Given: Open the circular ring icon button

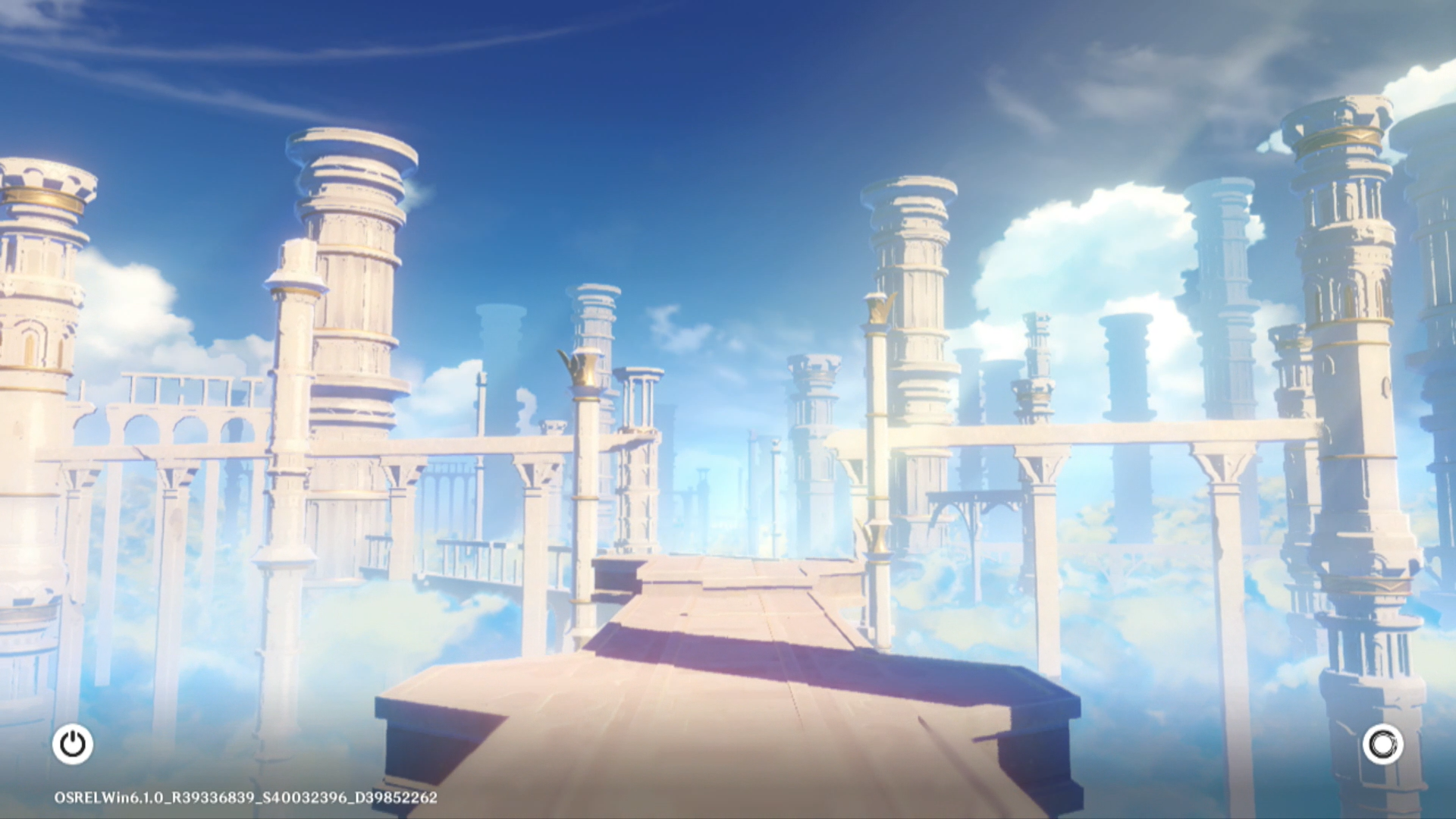Looking at the screenshot, I should coord(1382,744).
